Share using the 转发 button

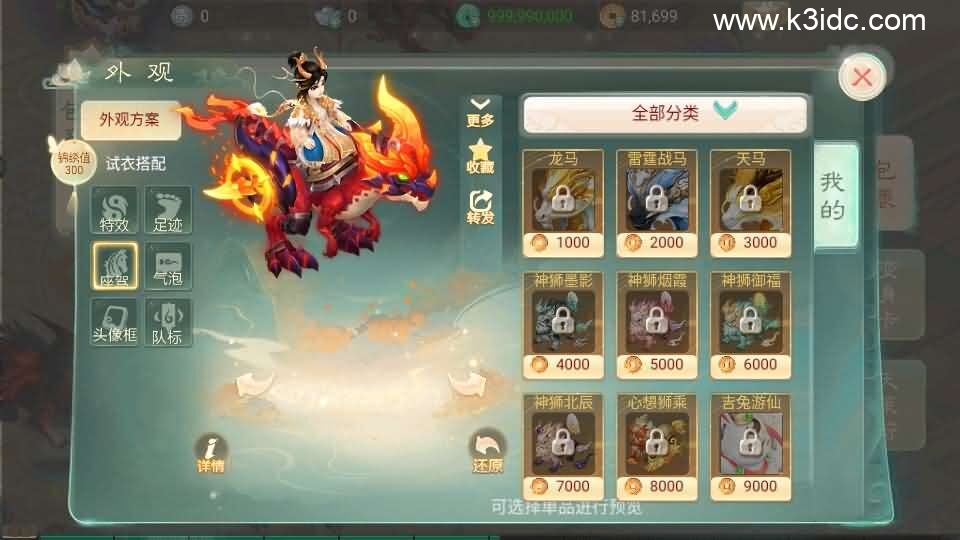[x=480, y=207]
